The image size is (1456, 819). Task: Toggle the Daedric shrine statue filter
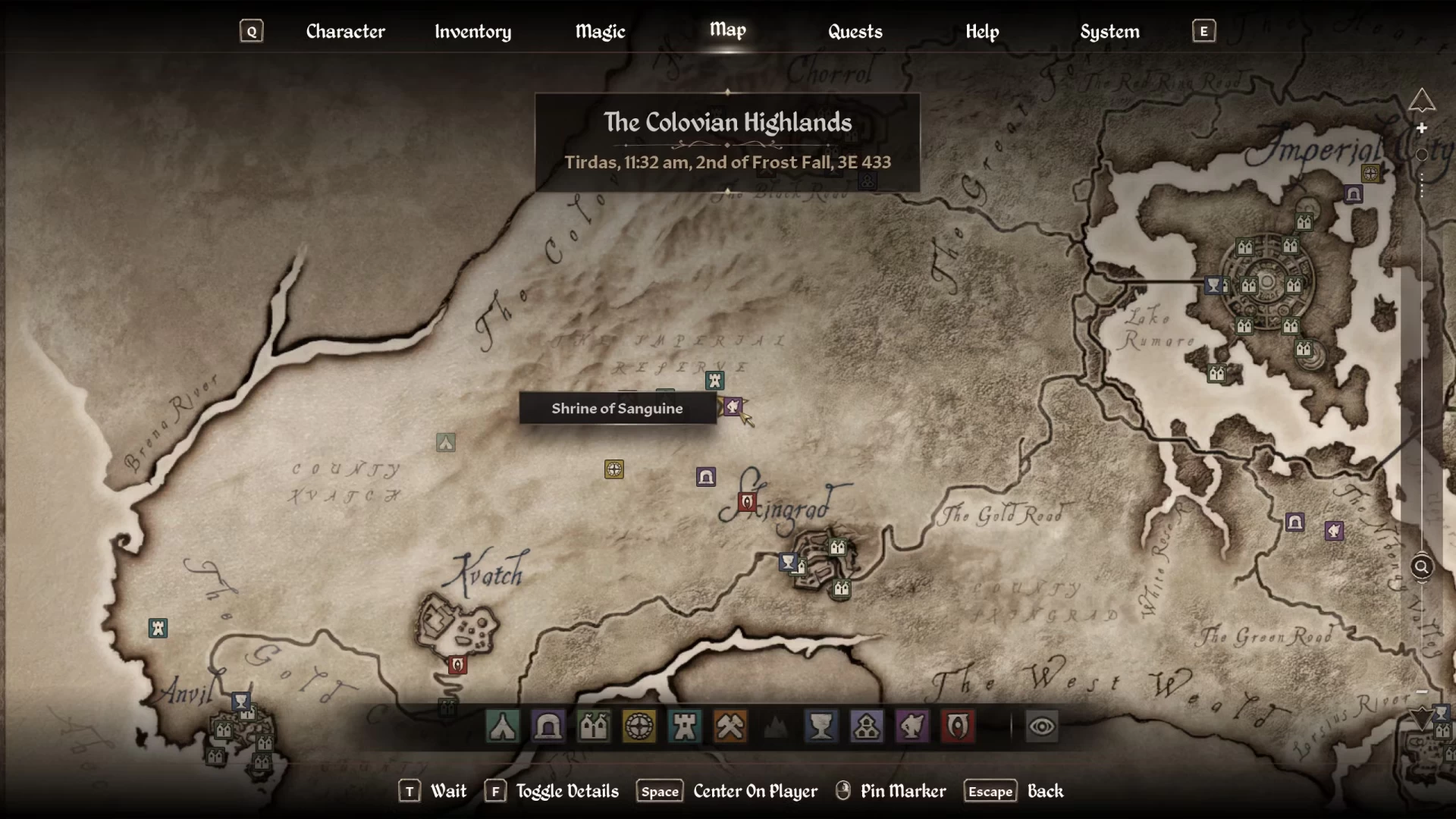click(912, 726)
